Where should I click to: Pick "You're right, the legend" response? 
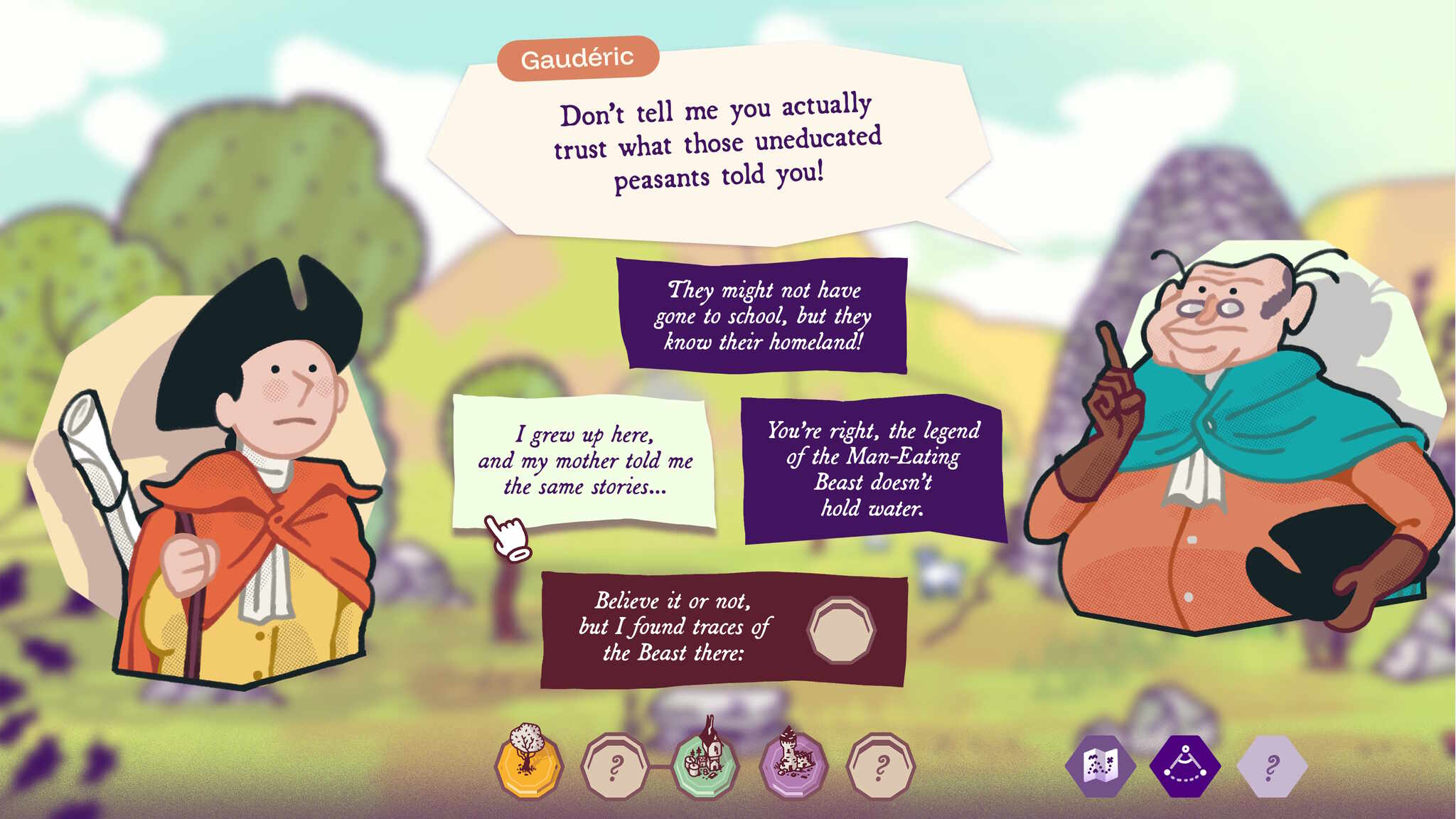pyautogui.click(x=873, y=469)
